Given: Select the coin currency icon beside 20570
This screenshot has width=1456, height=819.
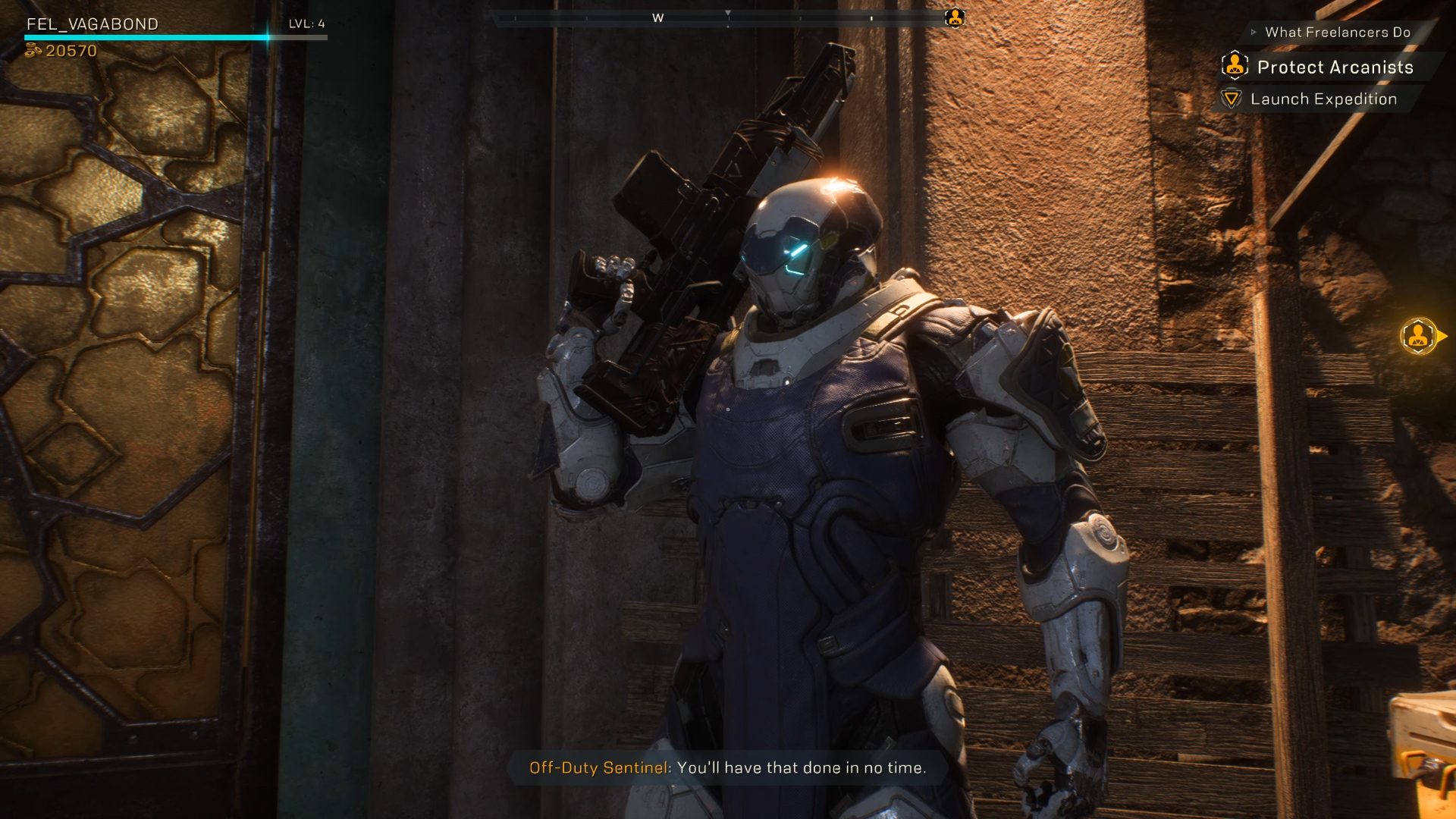Looking at the screenshot, I should pyautogui.click(x=33, y=51).
